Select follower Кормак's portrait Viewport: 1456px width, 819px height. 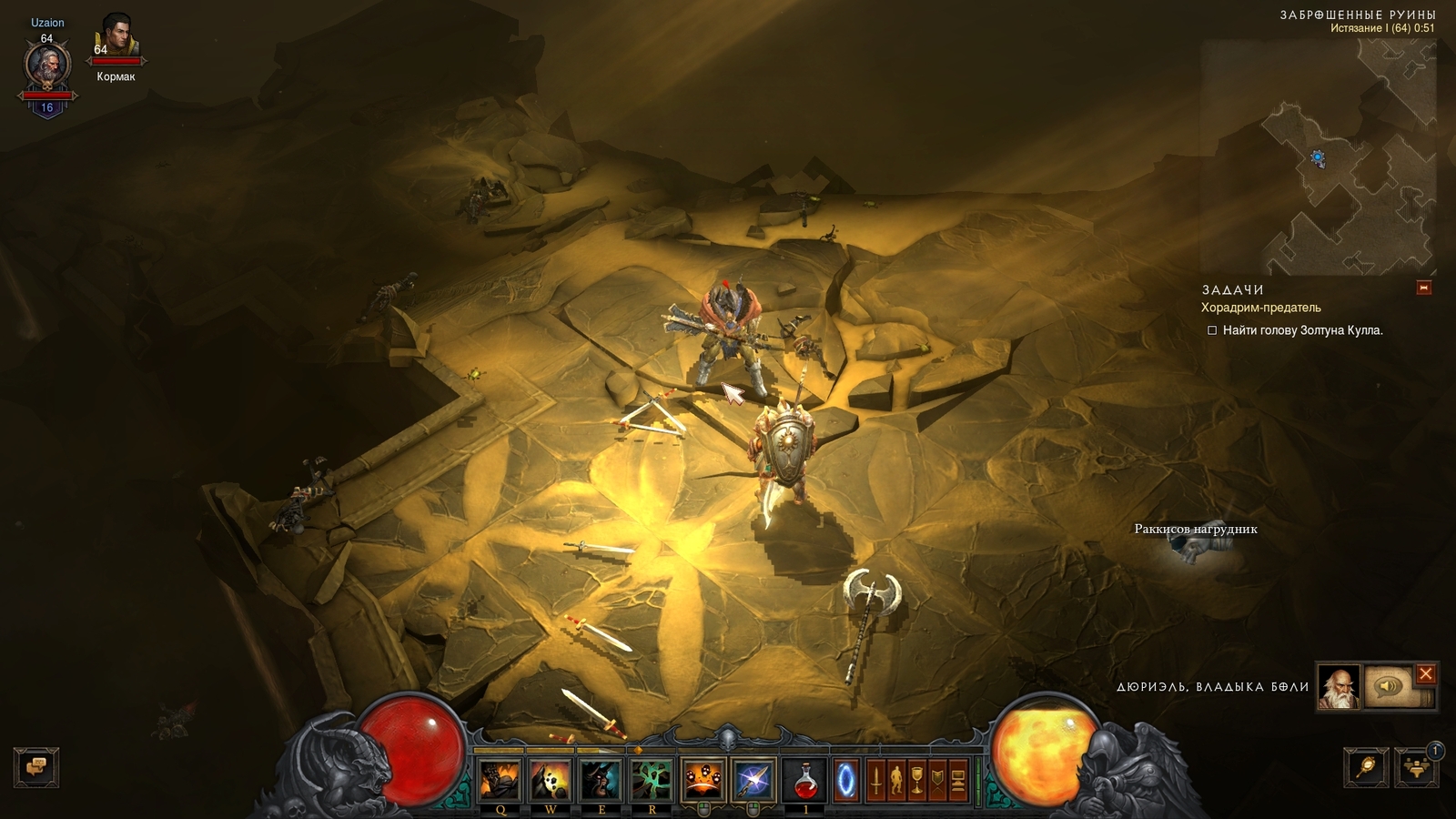(x=116, y=38)
